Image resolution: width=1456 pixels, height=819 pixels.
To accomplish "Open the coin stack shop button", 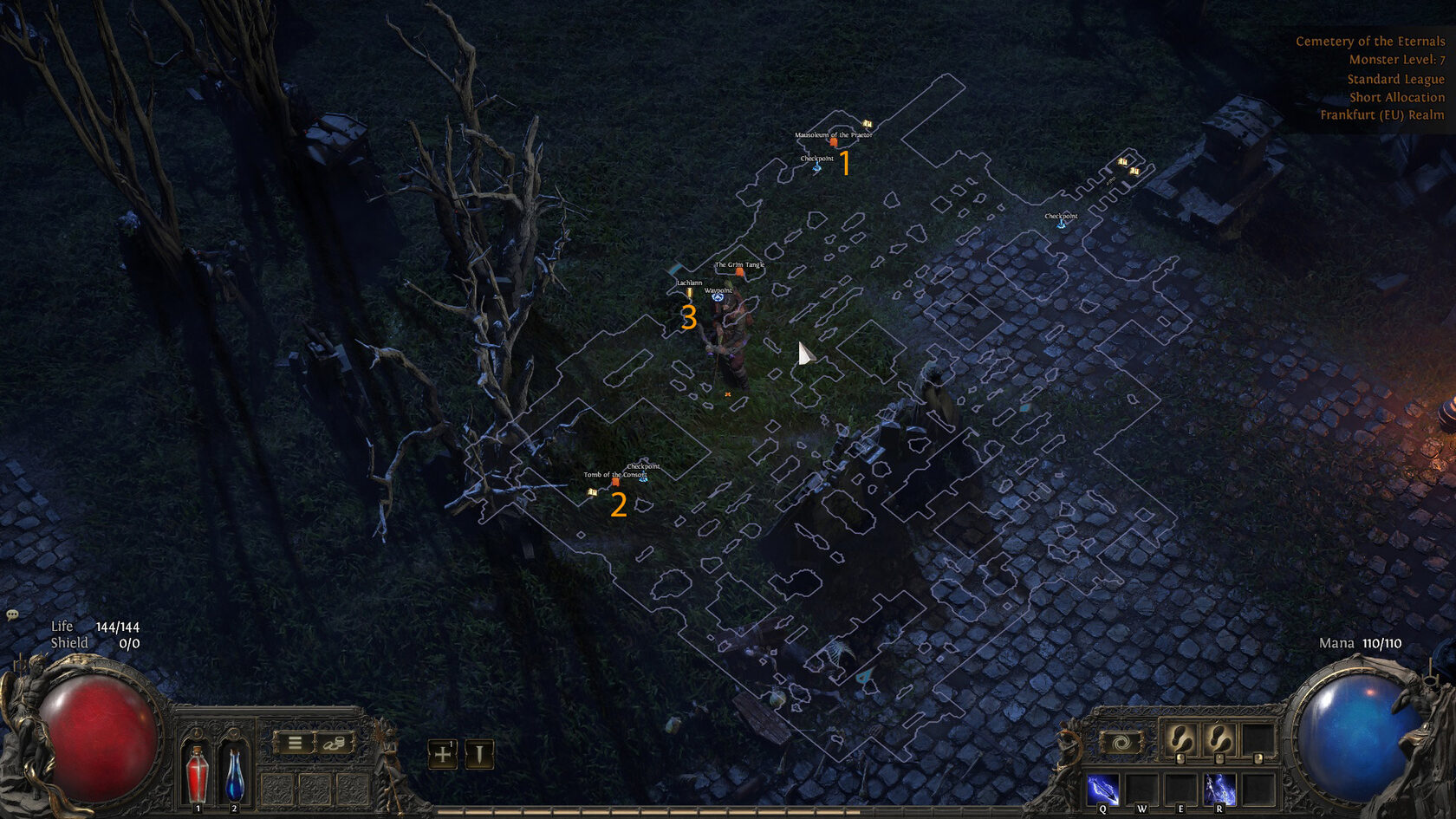I will (335, 743).
